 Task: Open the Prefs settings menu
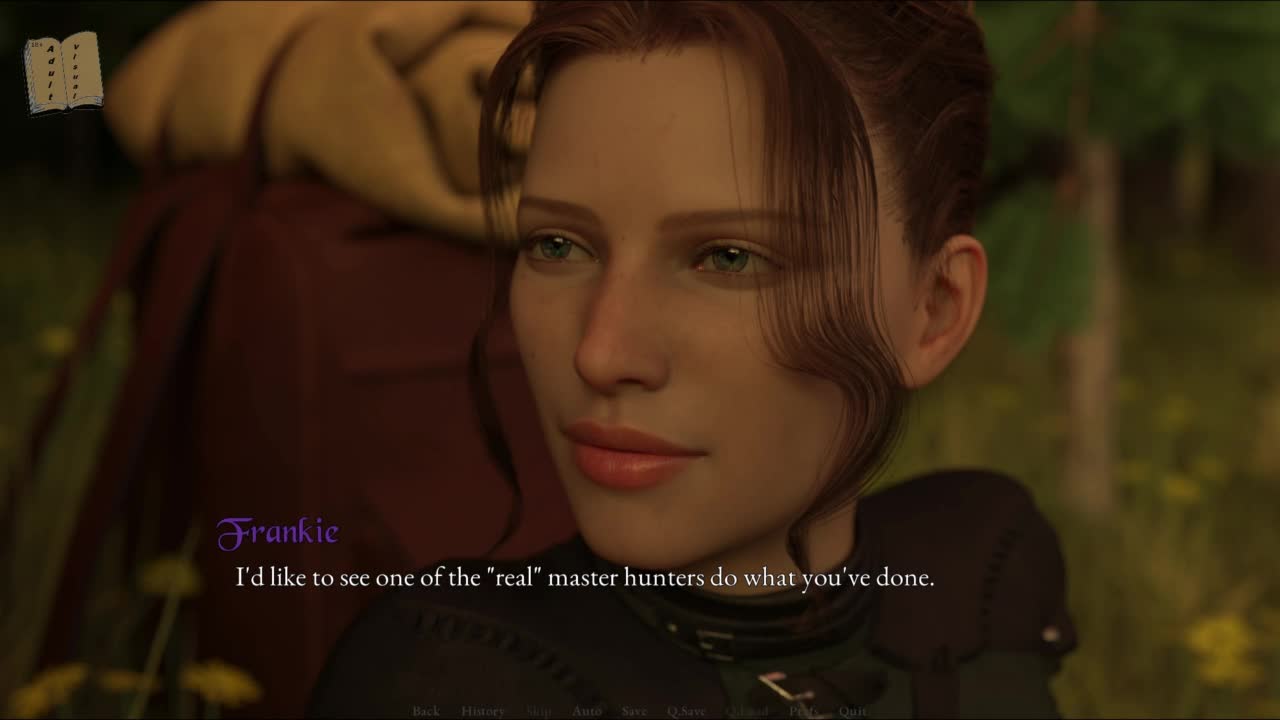click(804, 711)
